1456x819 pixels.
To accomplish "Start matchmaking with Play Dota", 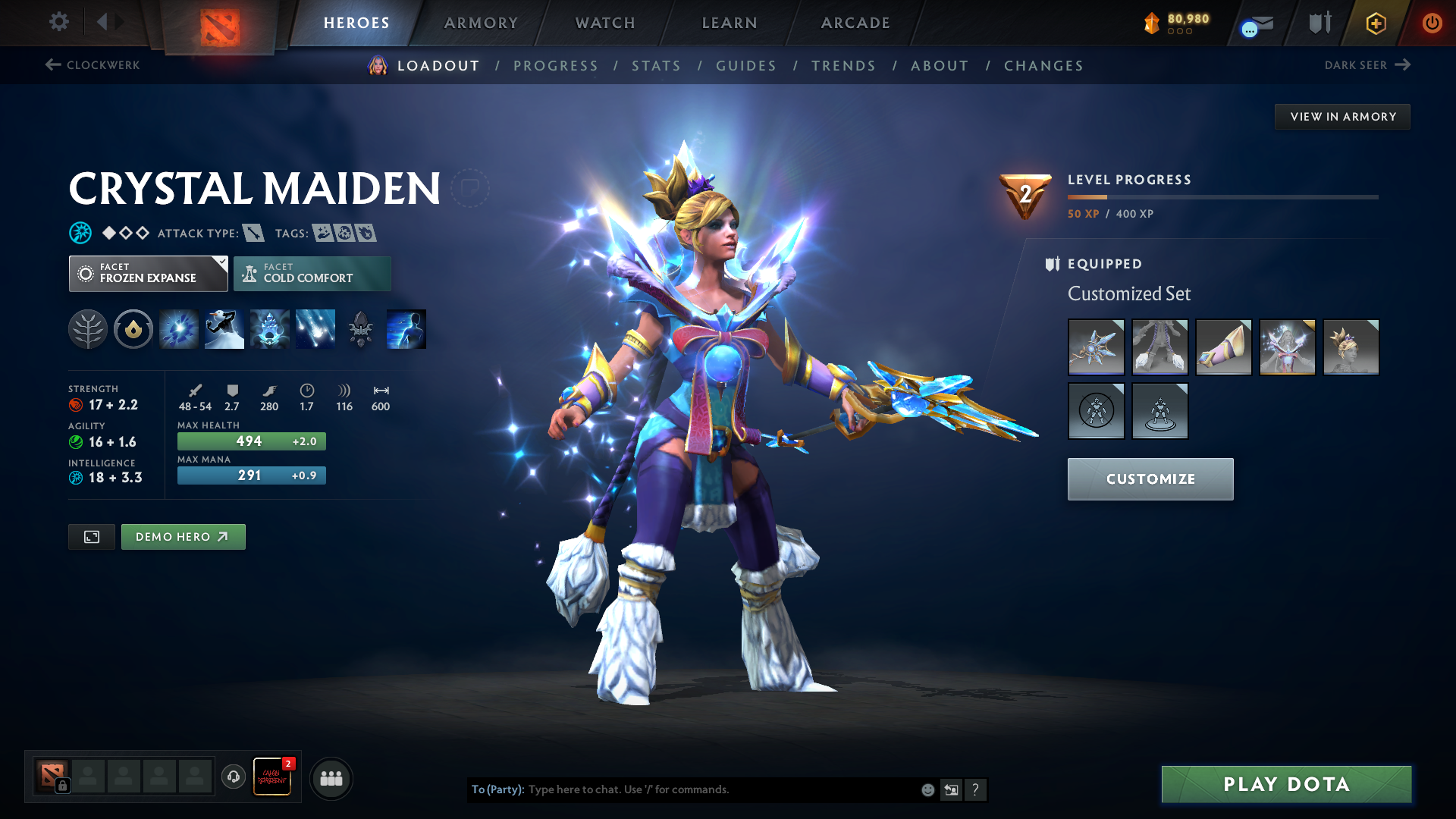I will tap(1286, 784).
